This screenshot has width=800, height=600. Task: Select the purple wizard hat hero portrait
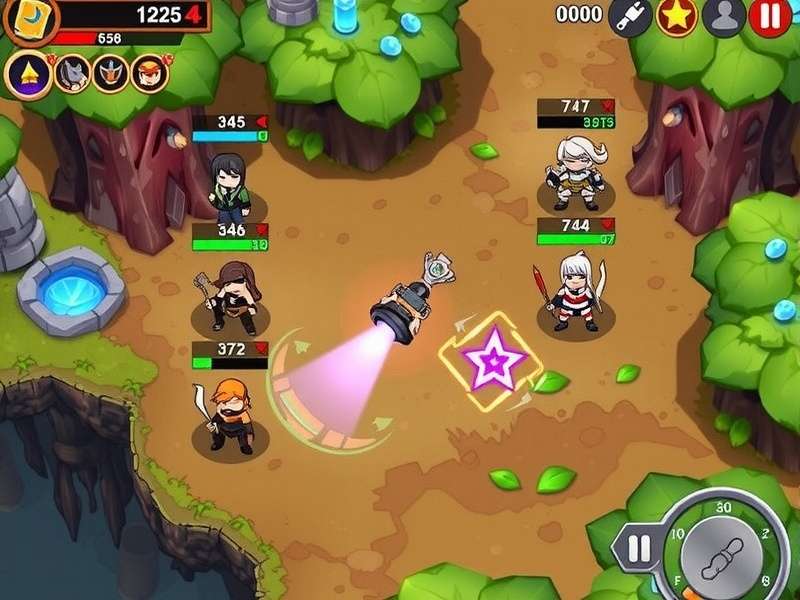click(27, 72)
